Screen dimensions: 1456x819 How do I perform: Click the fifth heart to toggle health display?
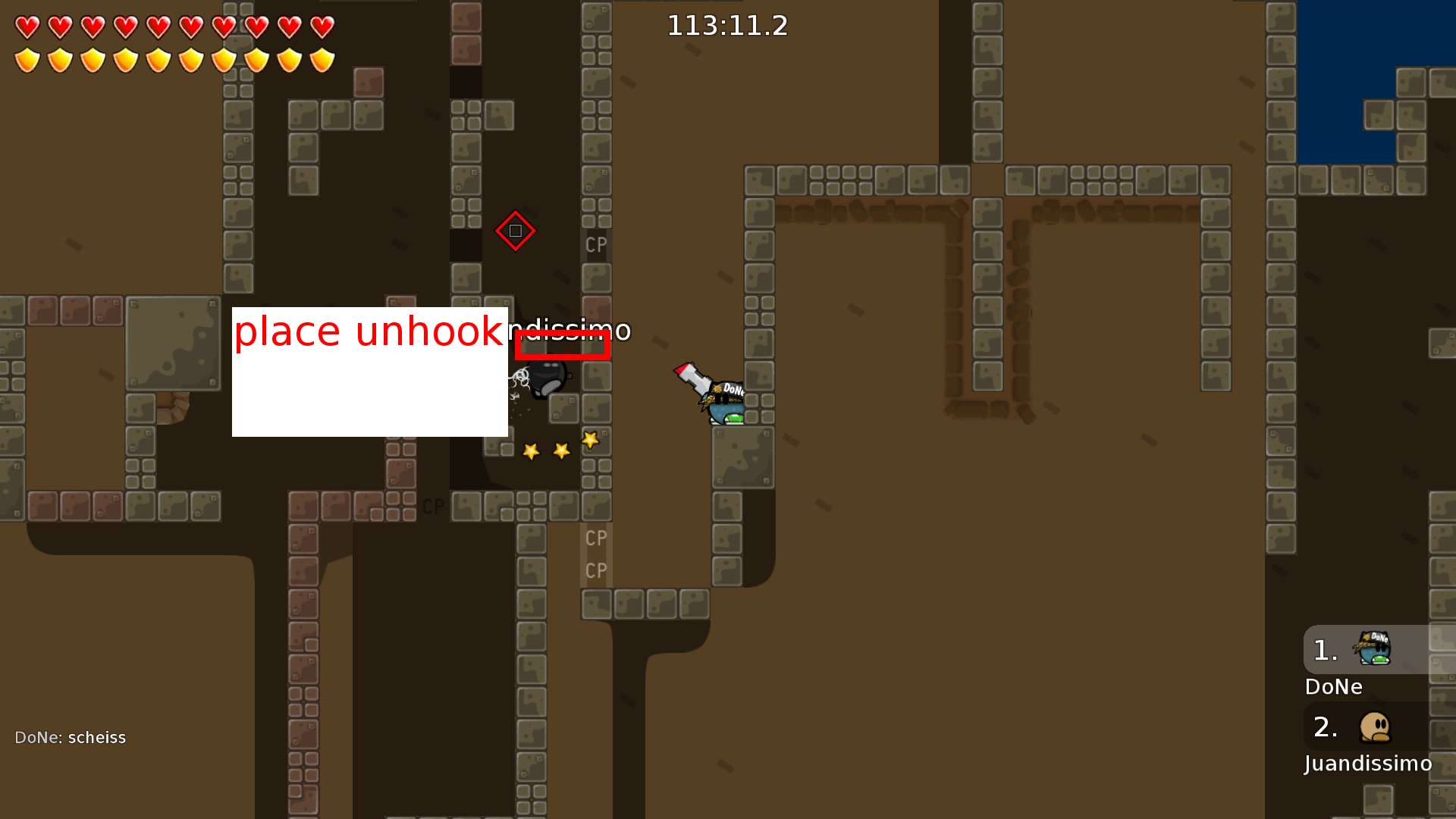(158, 27)
